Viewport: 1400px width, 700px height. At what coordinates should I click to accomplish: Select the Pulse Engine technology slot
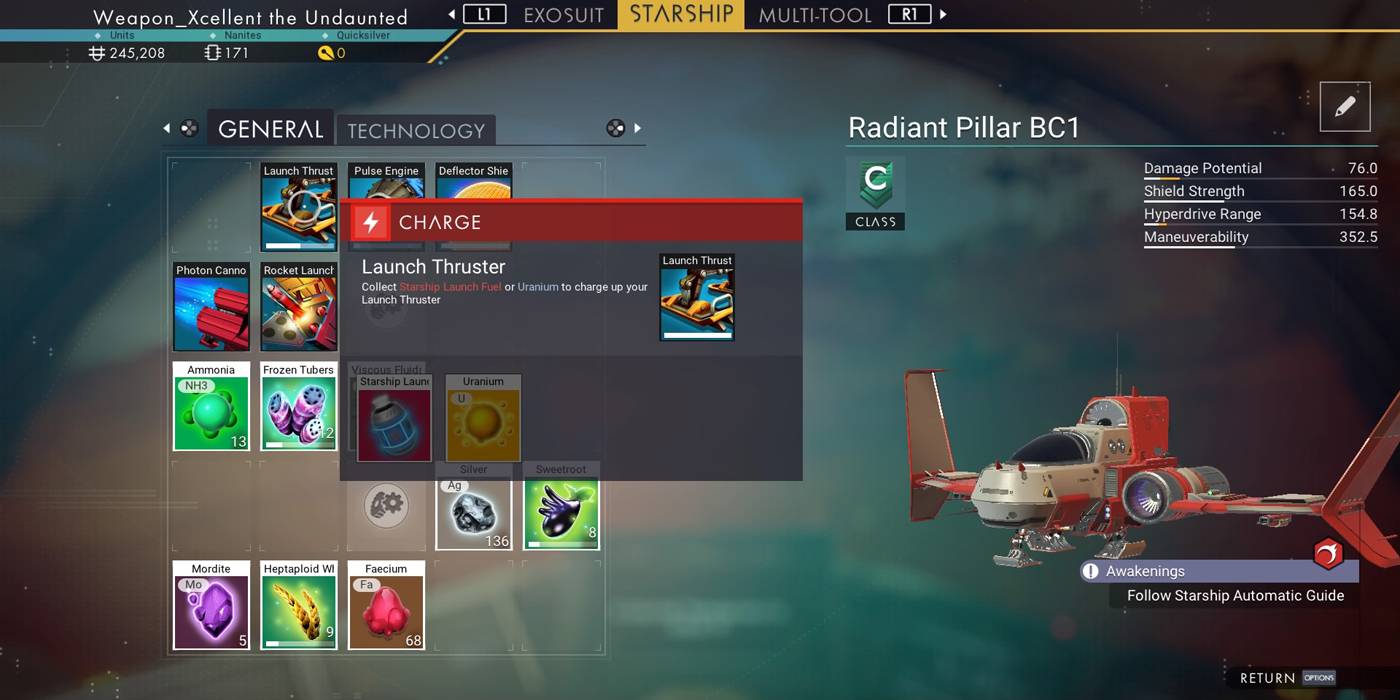(386, 181)
